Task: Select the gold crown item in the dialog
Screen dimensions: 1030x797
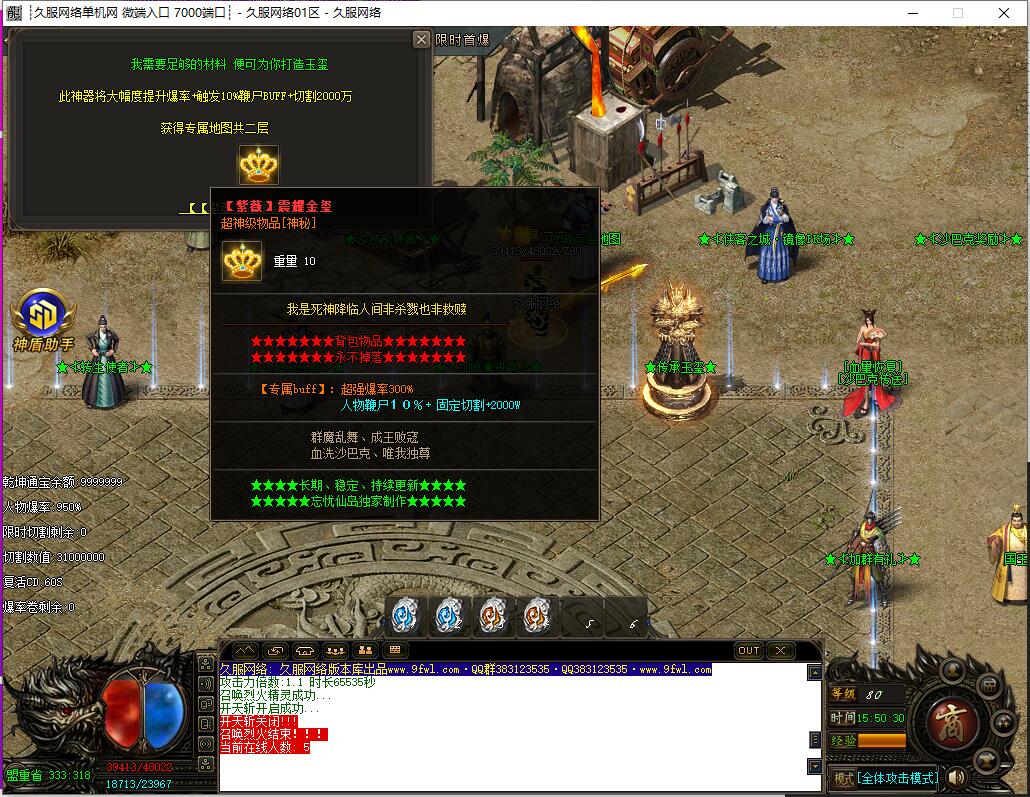Action: point(258,165)
